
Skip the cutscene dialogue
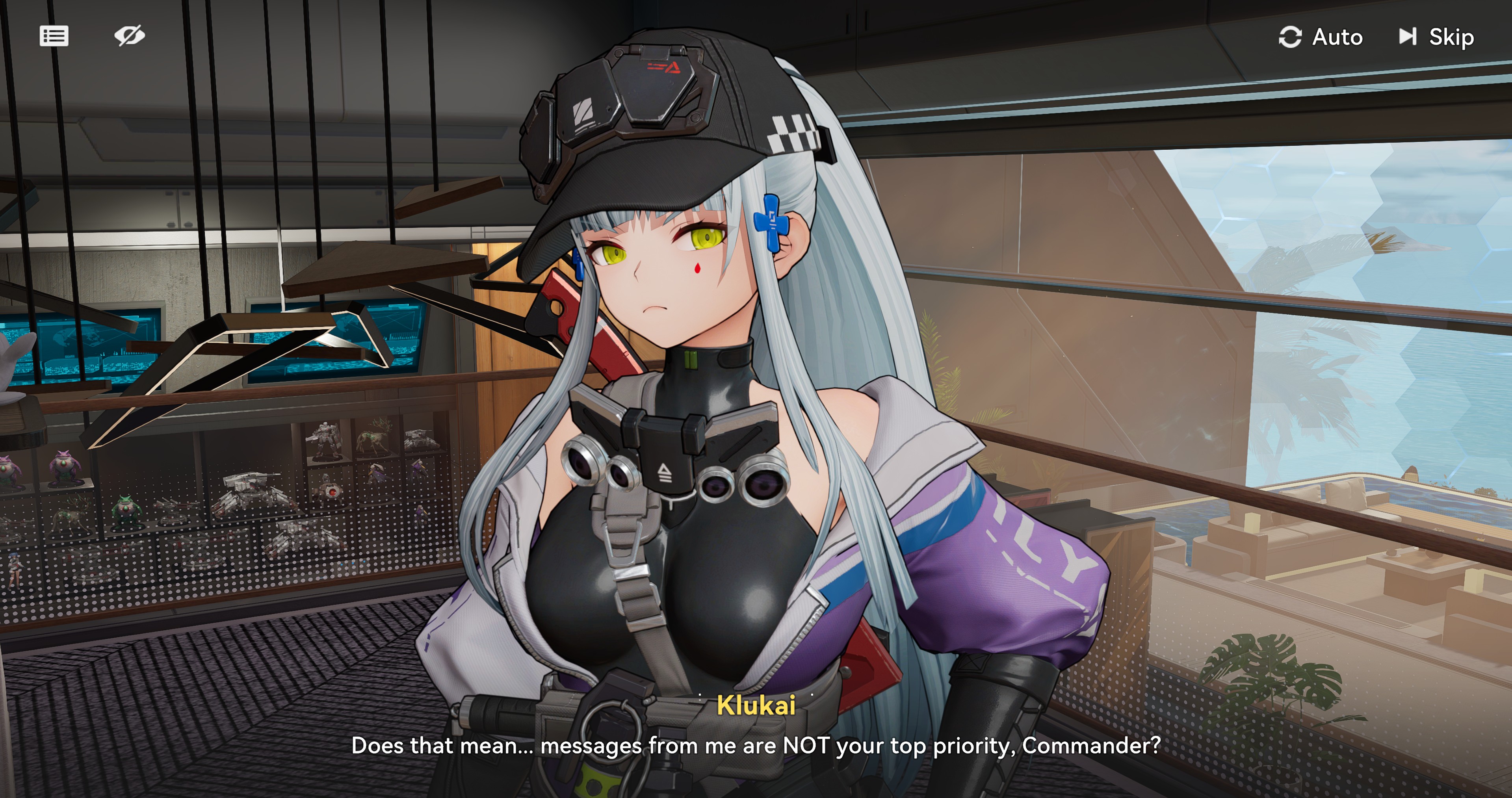[1436, 37]
